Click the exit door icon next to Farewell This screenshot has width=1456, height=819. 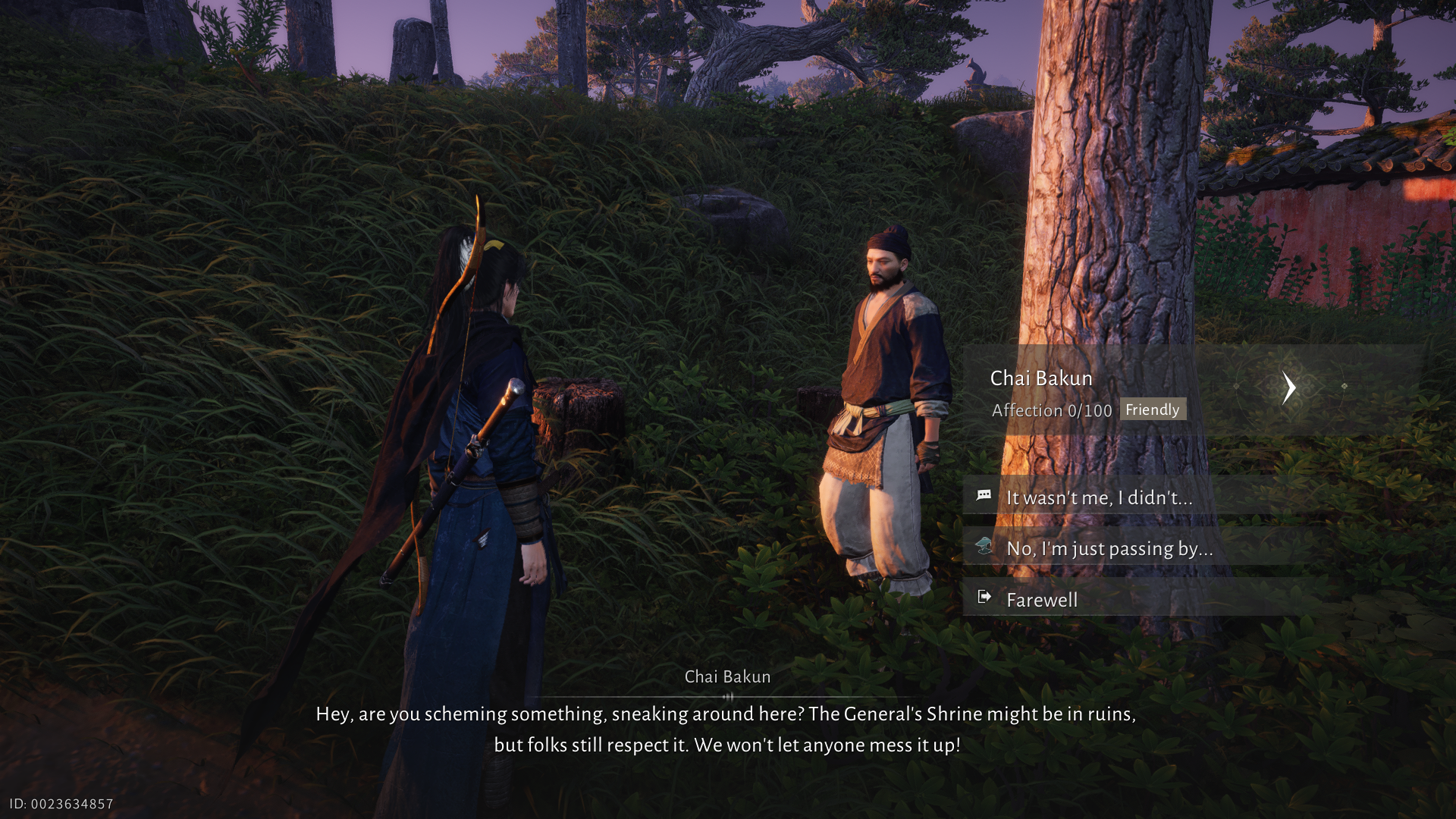pos(986,598)
